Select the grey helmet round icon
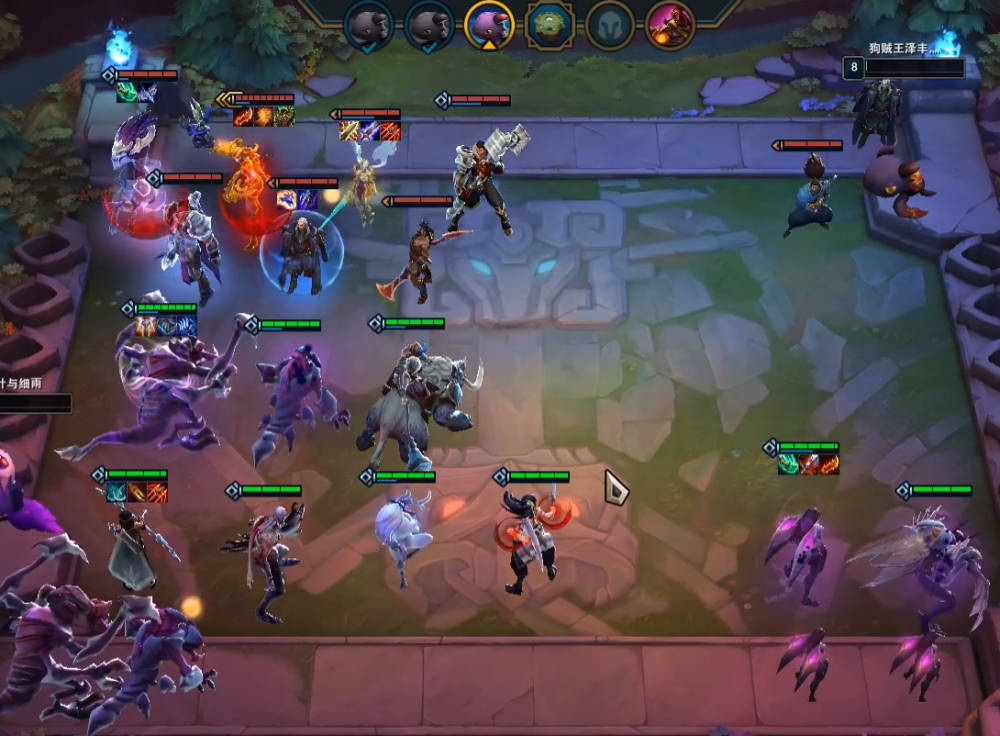 609,24
